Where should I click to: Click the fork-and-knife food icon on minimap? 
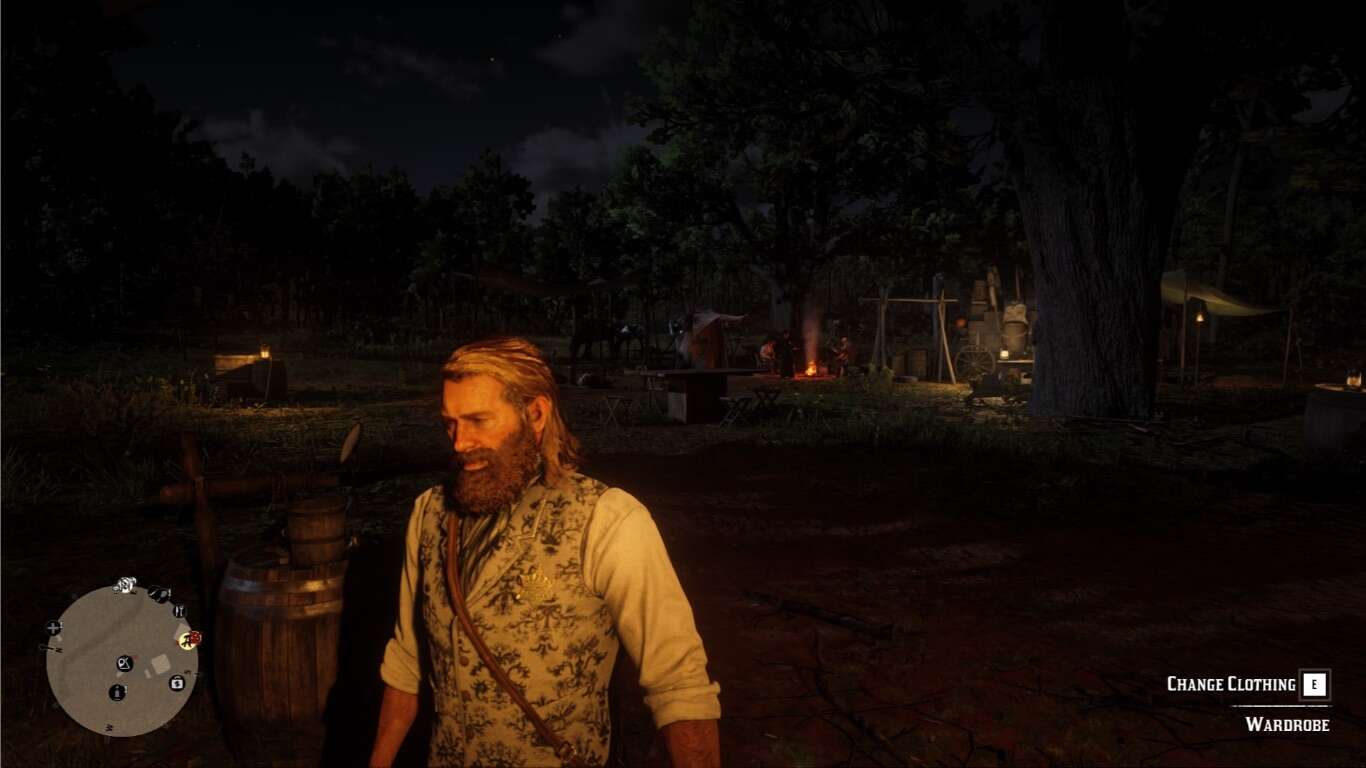click(178, 611)
